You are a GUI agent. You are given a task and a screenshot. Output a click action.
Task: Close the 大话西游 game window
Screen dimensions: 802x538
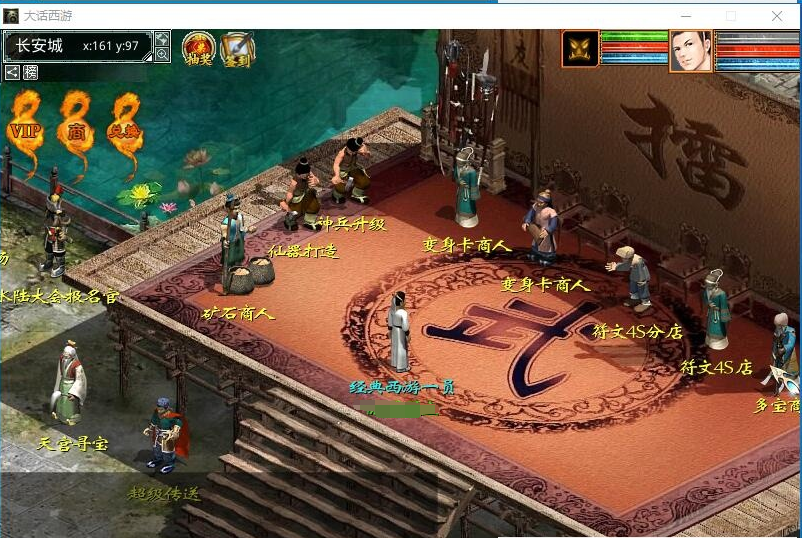pos(777,16)
